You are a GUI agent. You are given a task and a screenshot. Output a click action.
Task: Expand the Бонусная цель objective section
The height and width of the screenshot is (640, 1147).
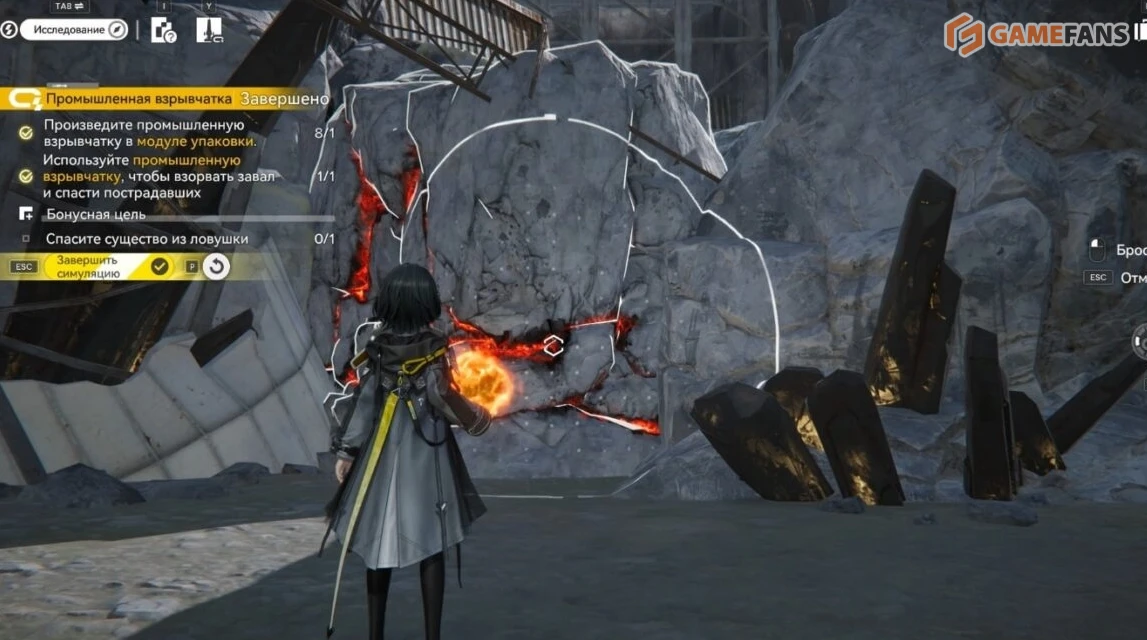pos(95,214)
